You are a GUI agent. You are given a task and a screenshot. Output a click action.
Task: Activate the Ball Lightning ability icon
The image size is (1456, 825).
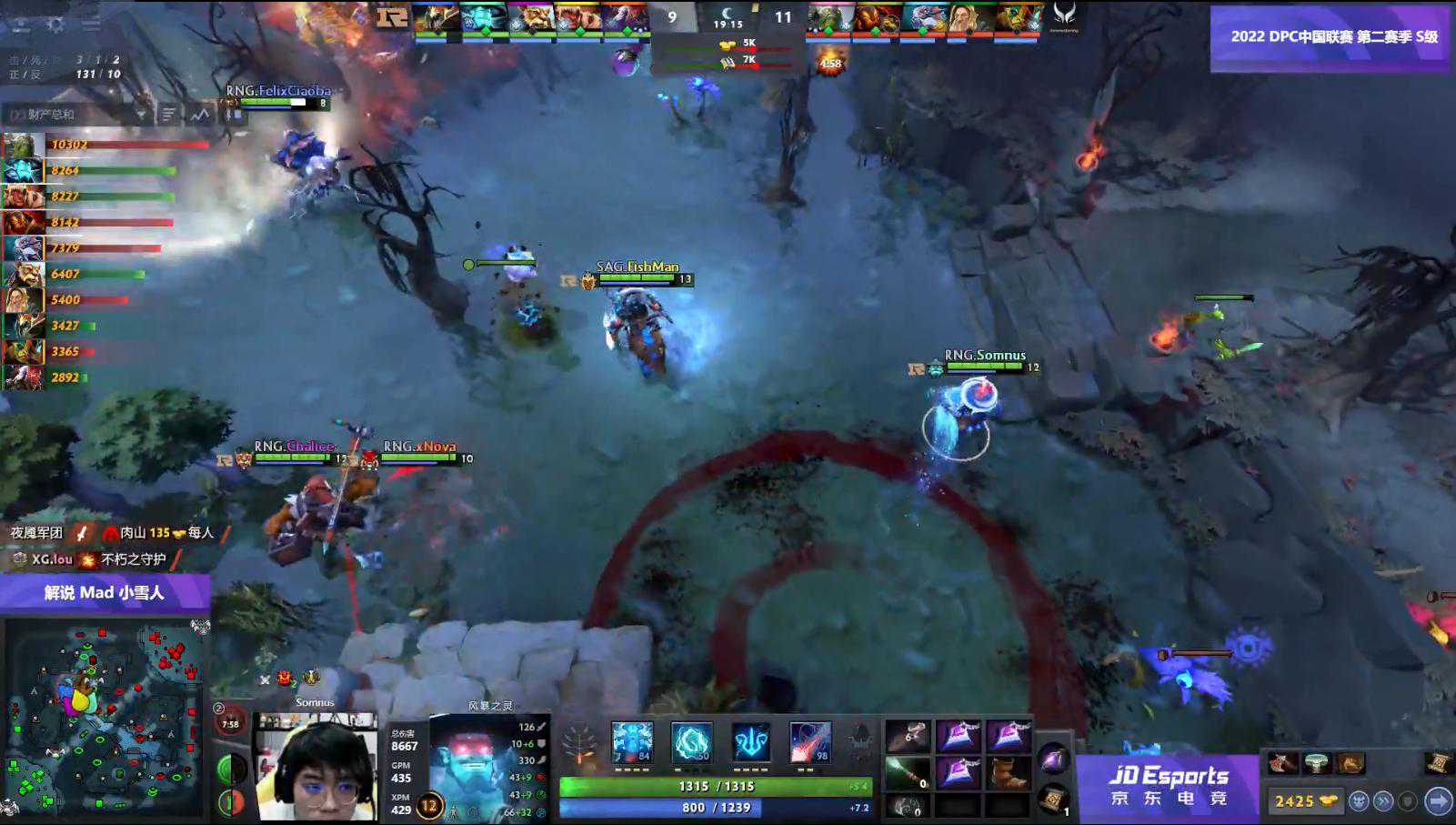pos(809,742)
